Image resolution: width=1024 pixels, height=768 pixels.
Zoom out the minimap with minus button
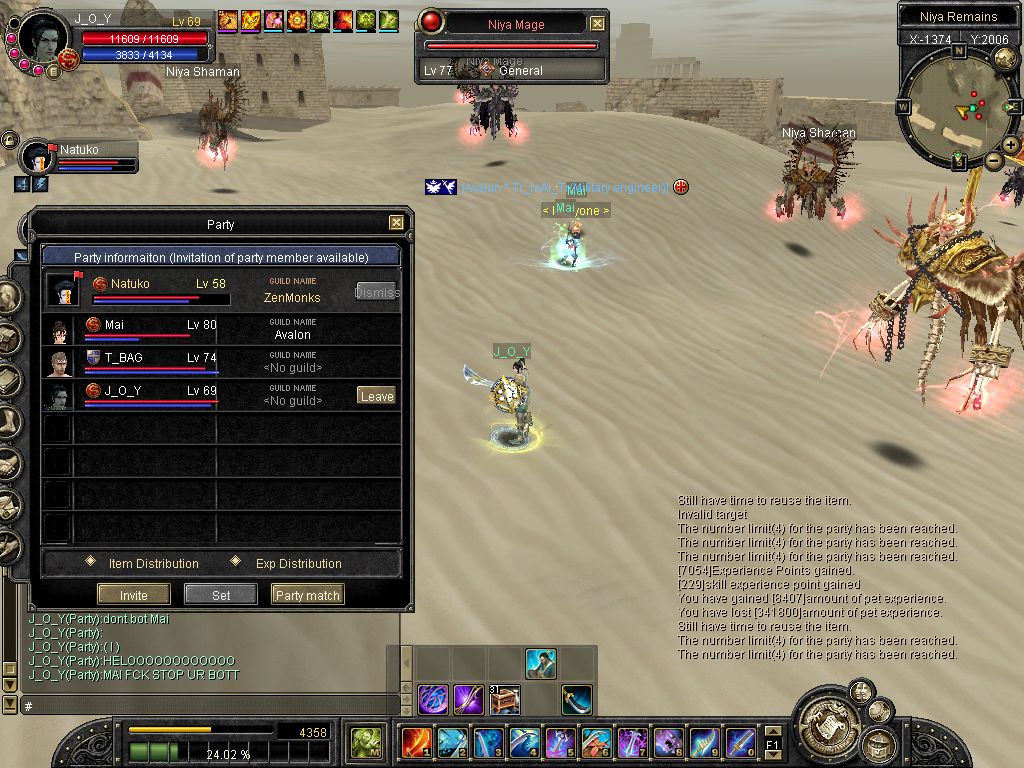(994, 161)
